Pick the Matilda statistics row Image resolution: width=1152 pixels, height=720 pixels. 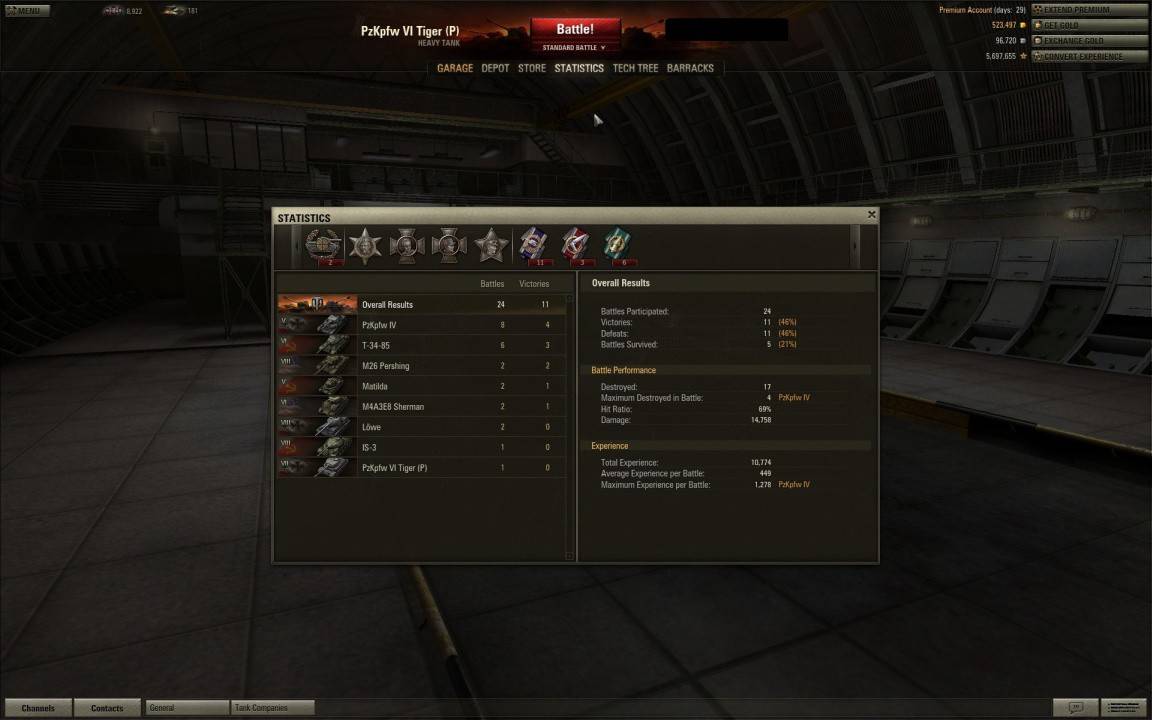tap(420, 386)
